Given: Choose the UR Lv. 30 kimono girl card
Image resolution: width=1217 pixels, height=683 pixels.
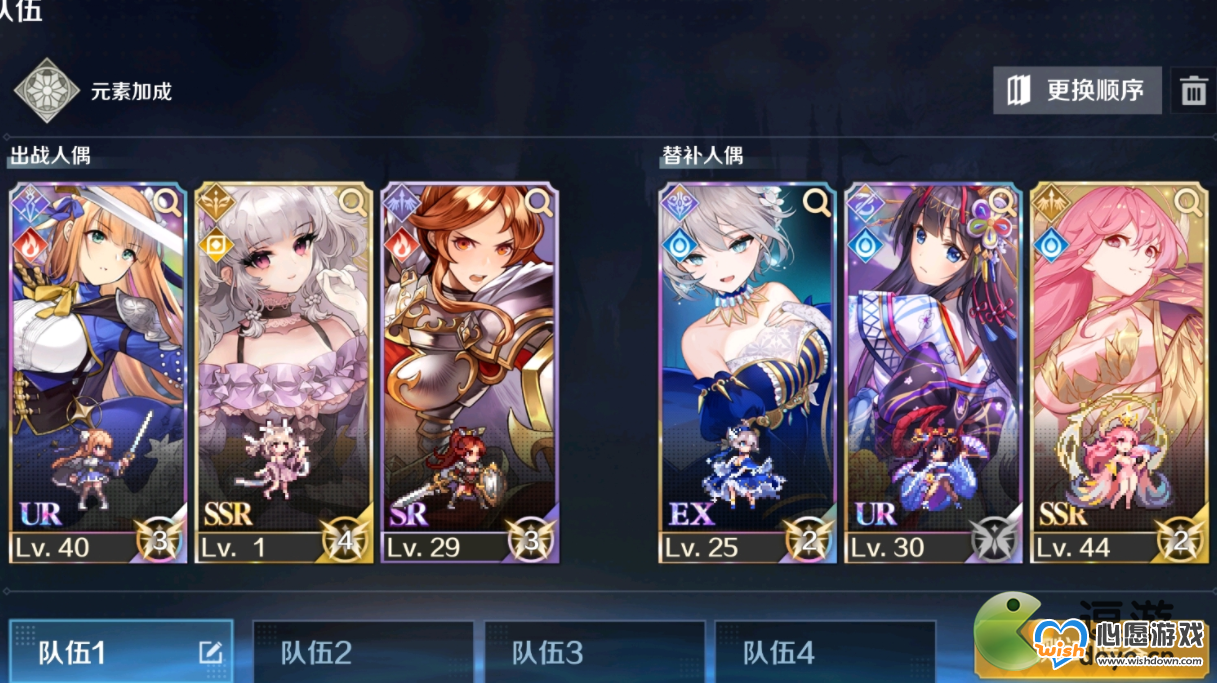Looking at the screenshot, I should 932,370.
